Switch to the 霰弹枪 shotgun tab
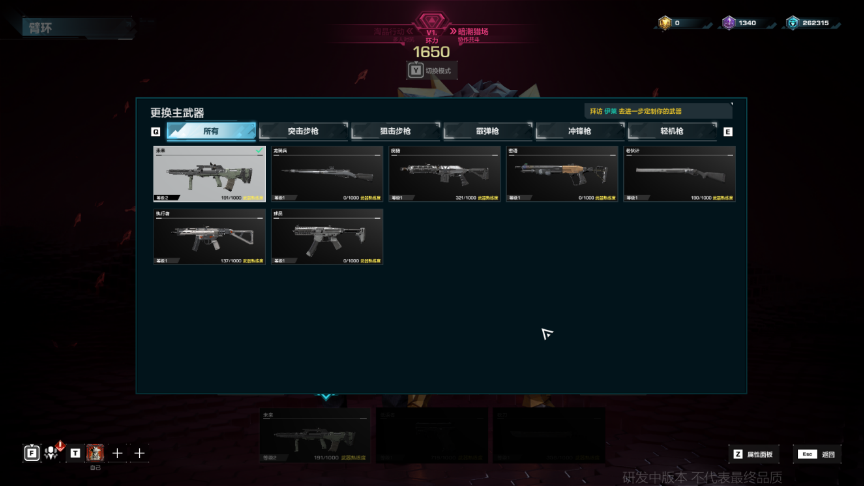This screenshot has width=864, height=486. [x=488, y=131]
